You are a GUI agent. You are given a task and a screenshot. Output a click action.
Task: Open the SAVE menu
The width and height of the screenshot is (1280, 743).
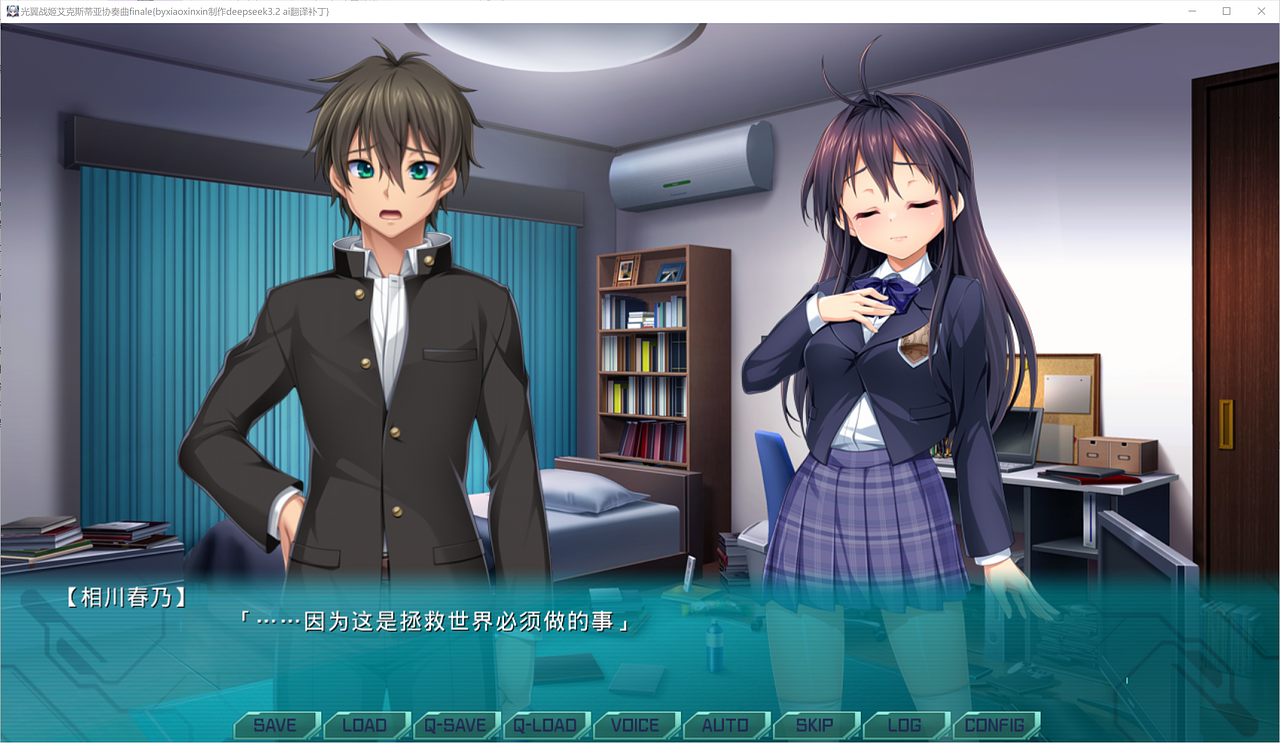(275, 725)
